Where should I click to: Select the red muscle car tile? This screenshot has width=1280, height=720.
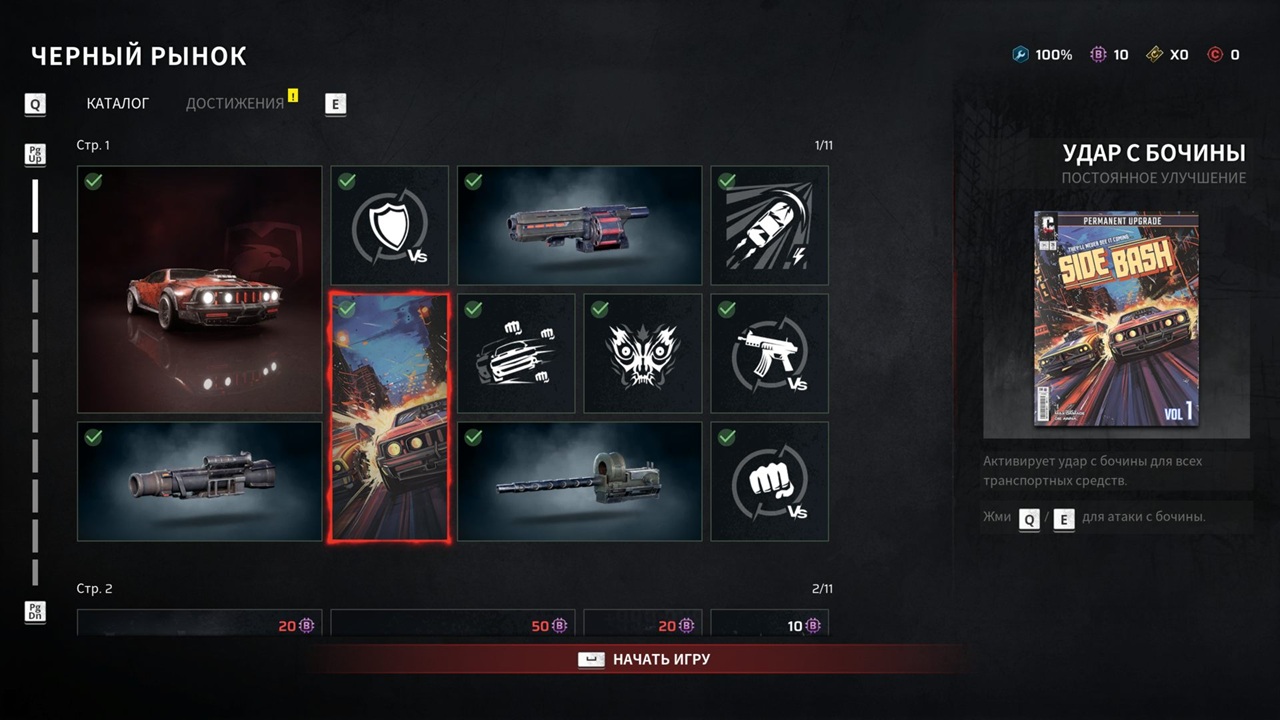pyautogui.click(x=200, y=290)
